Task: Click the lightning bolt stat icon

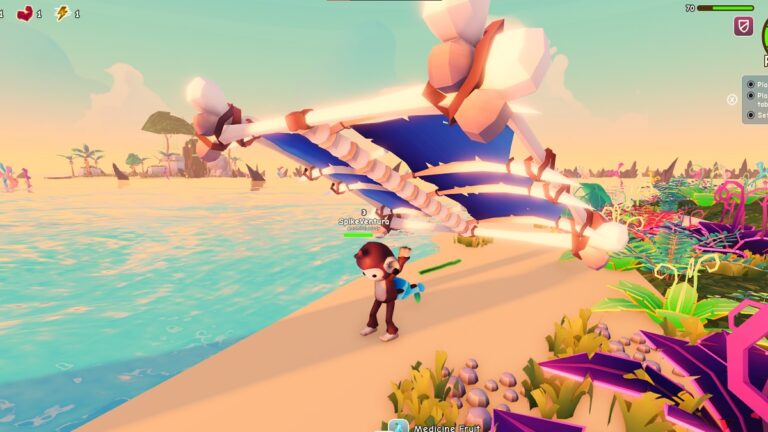Action: point(62,13)
